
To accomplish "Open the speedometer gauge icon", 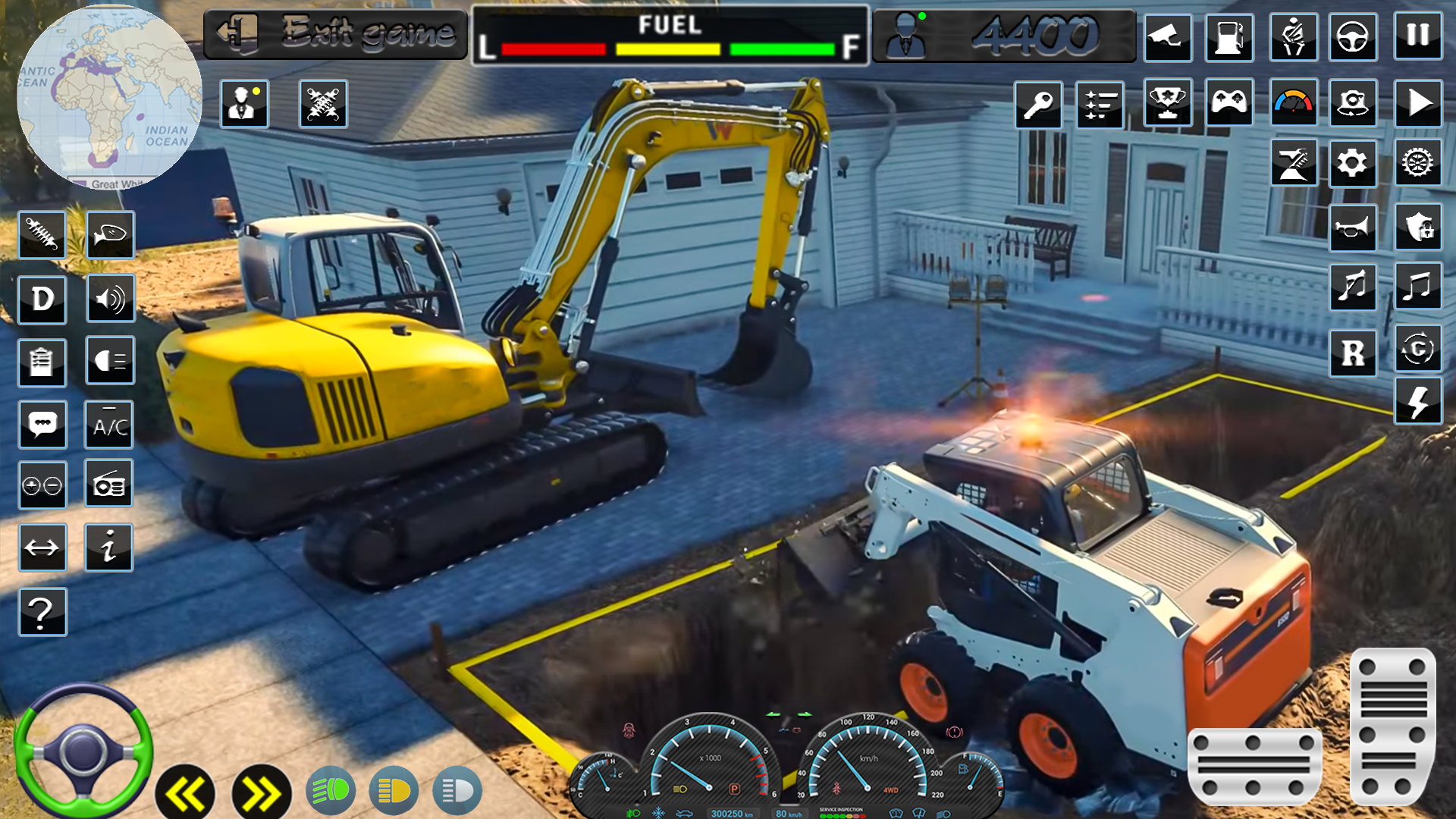I will coord(1292,104).
